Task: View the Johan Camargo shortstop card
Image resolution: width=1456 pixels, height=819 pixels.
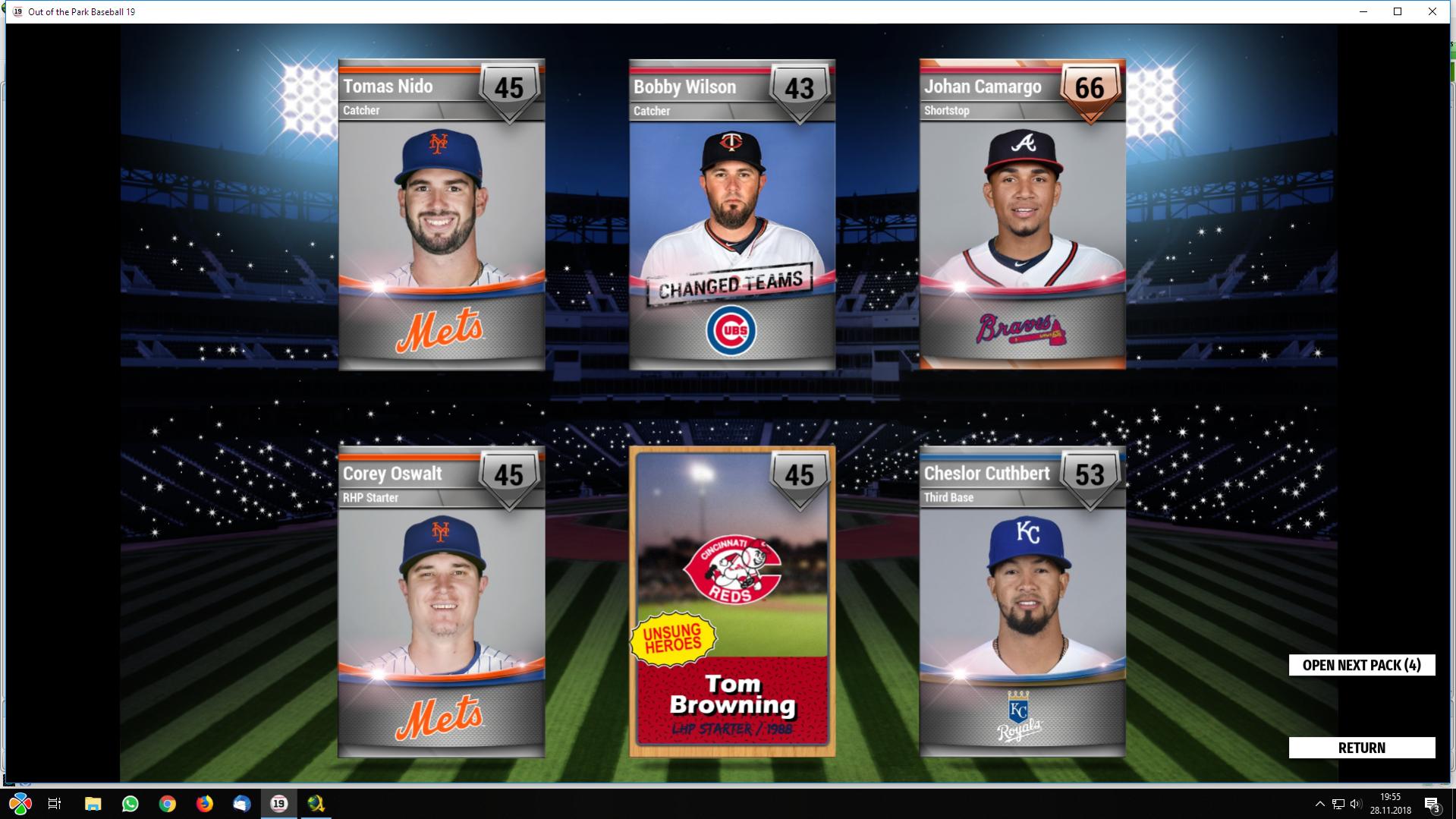Action: [1022, 215]
